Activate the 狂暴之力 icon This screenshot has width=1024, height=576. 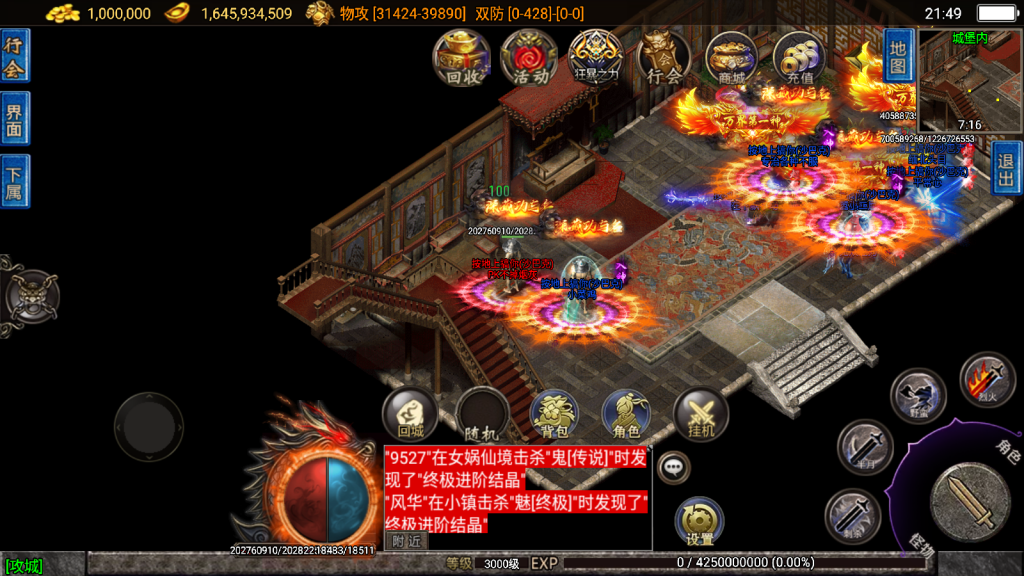coord(596,57)
